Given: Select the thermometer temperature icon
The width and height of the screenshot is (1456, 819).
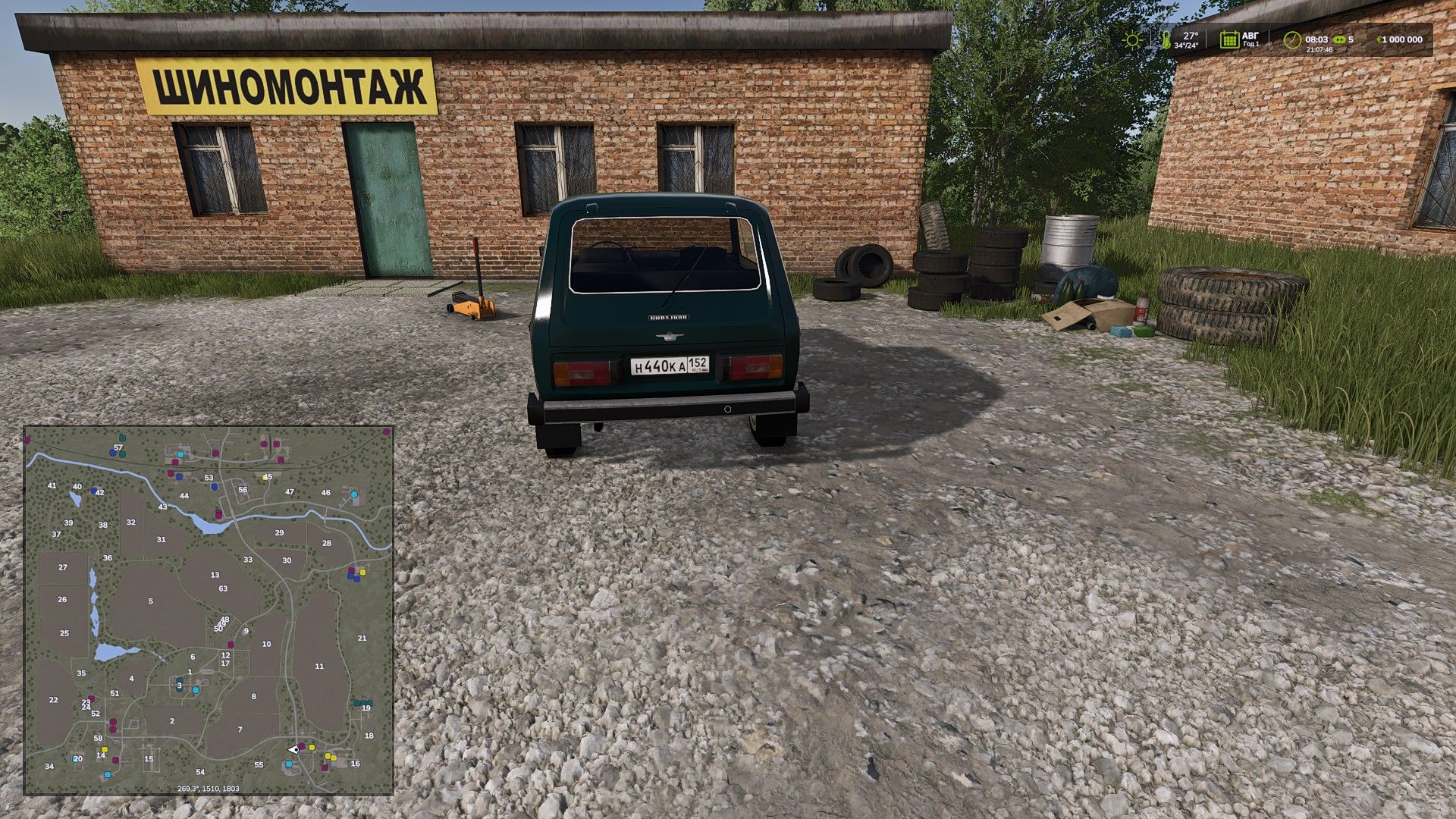Looking at the screenshot, I should pos(1166,40).
